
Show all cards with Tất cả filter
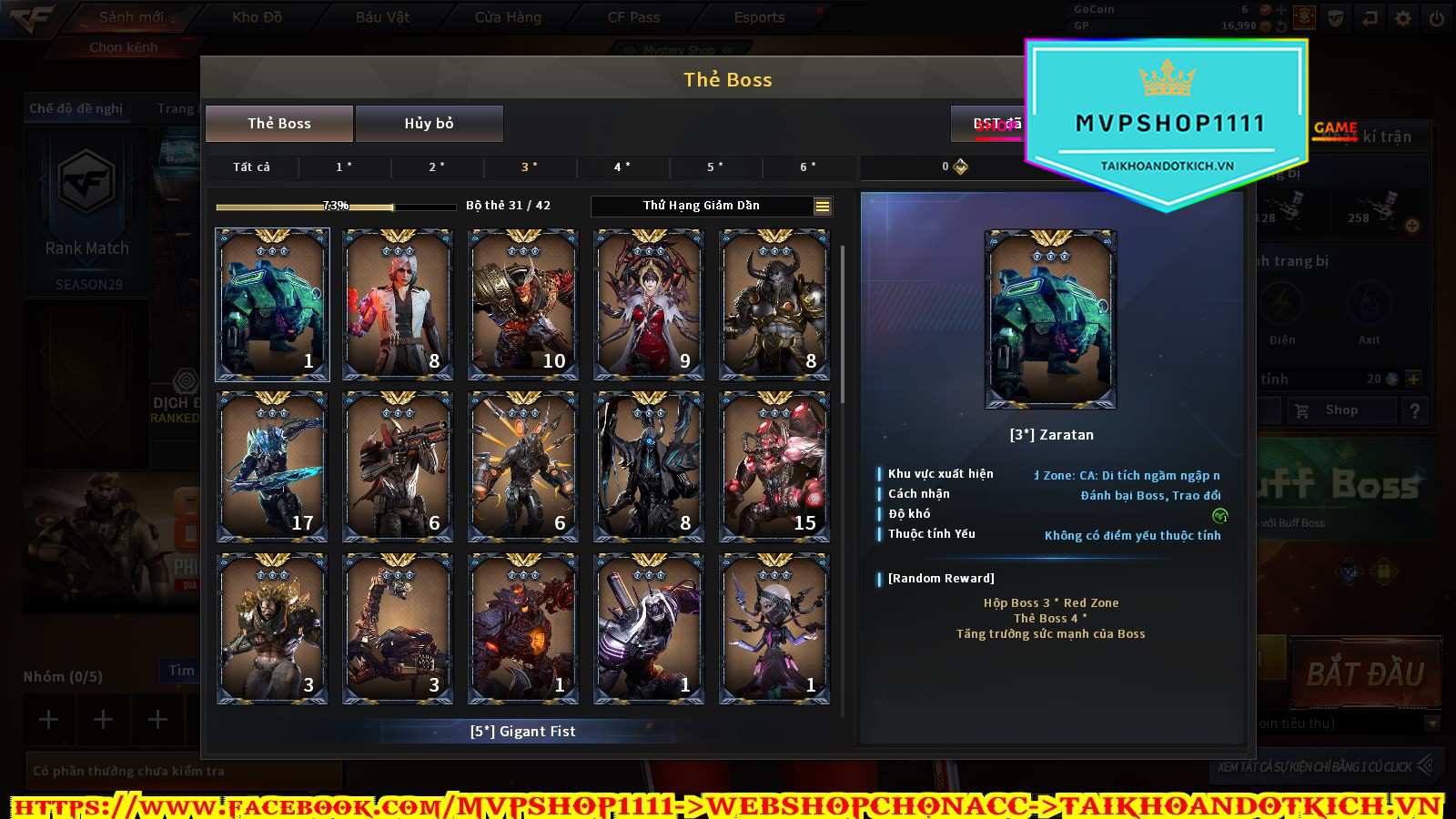(x=251, y=167)
